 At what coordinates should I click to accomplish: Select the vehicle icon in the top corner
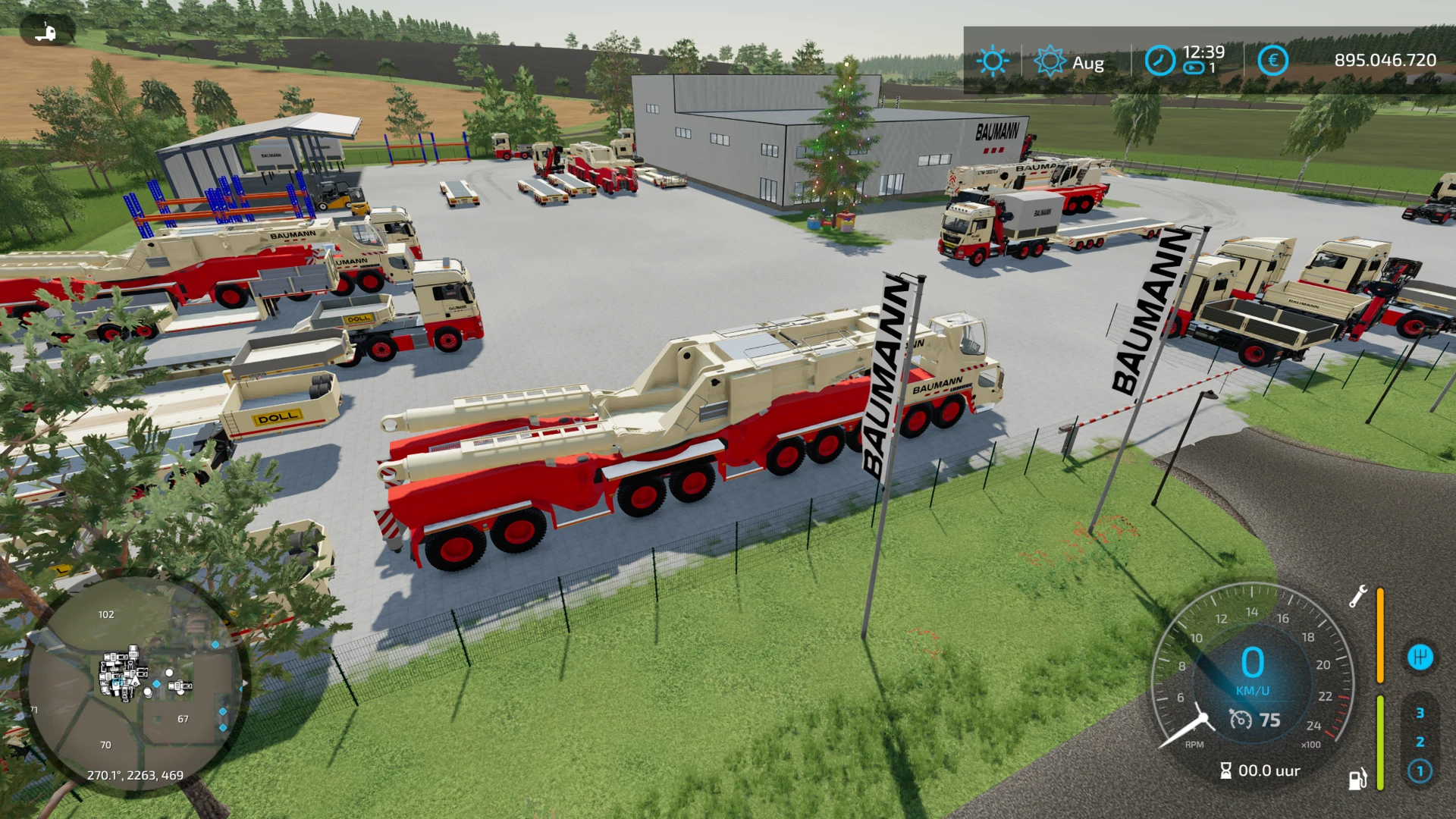(47, 32)
